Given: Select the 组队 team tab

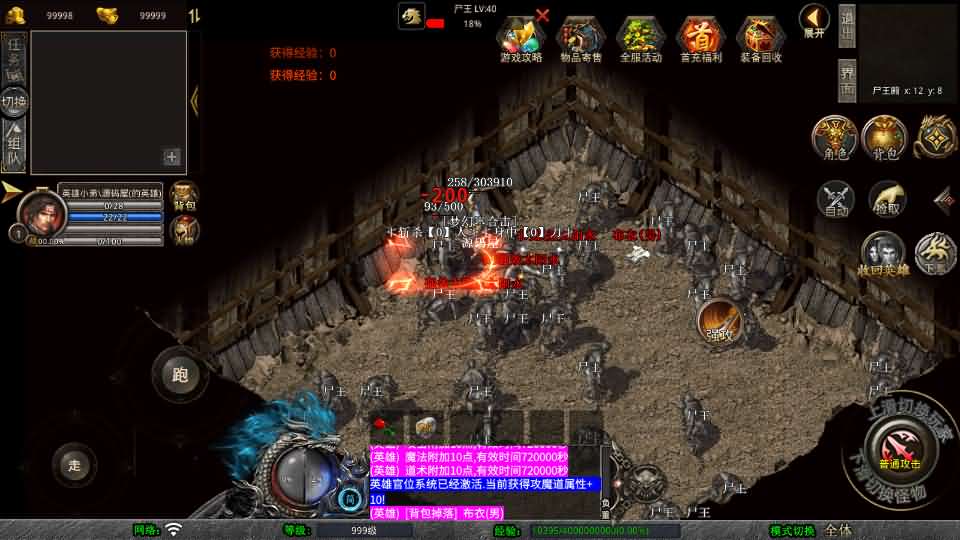Looking at the screenshot, I should pos(14,145).
